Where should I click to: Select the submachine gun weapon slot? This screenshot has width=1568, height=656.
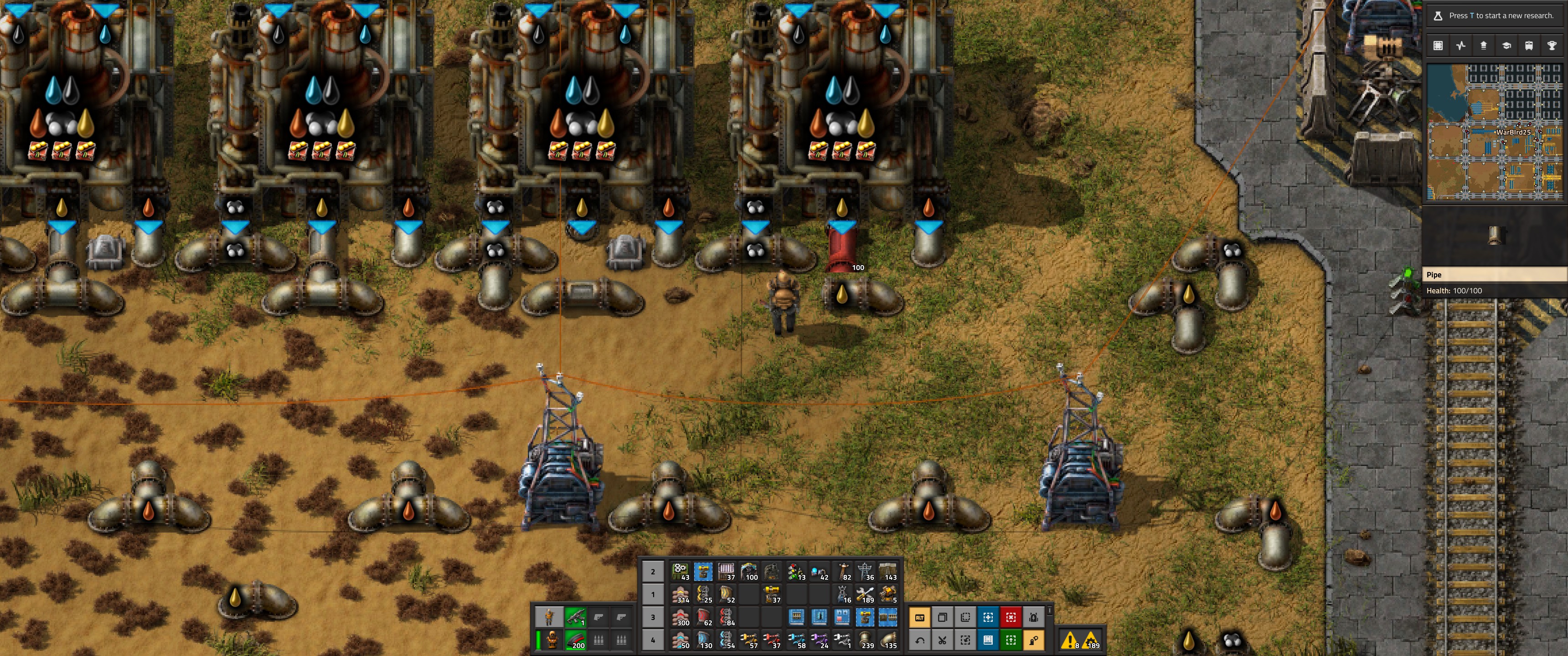[575, 618]
